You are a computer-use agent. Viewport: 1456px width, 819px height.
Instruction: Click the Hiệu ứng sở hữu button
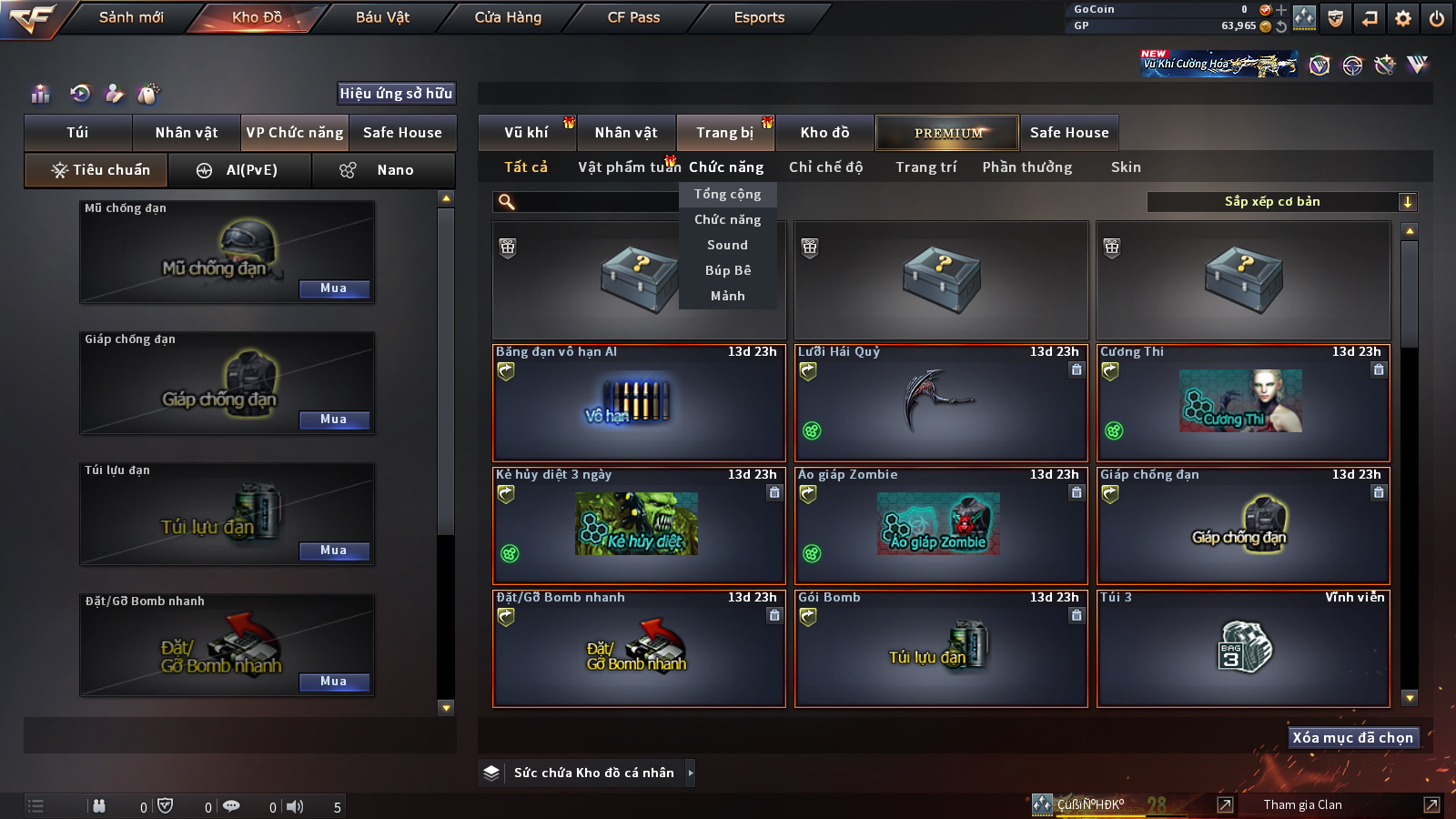tap(396, 93)
